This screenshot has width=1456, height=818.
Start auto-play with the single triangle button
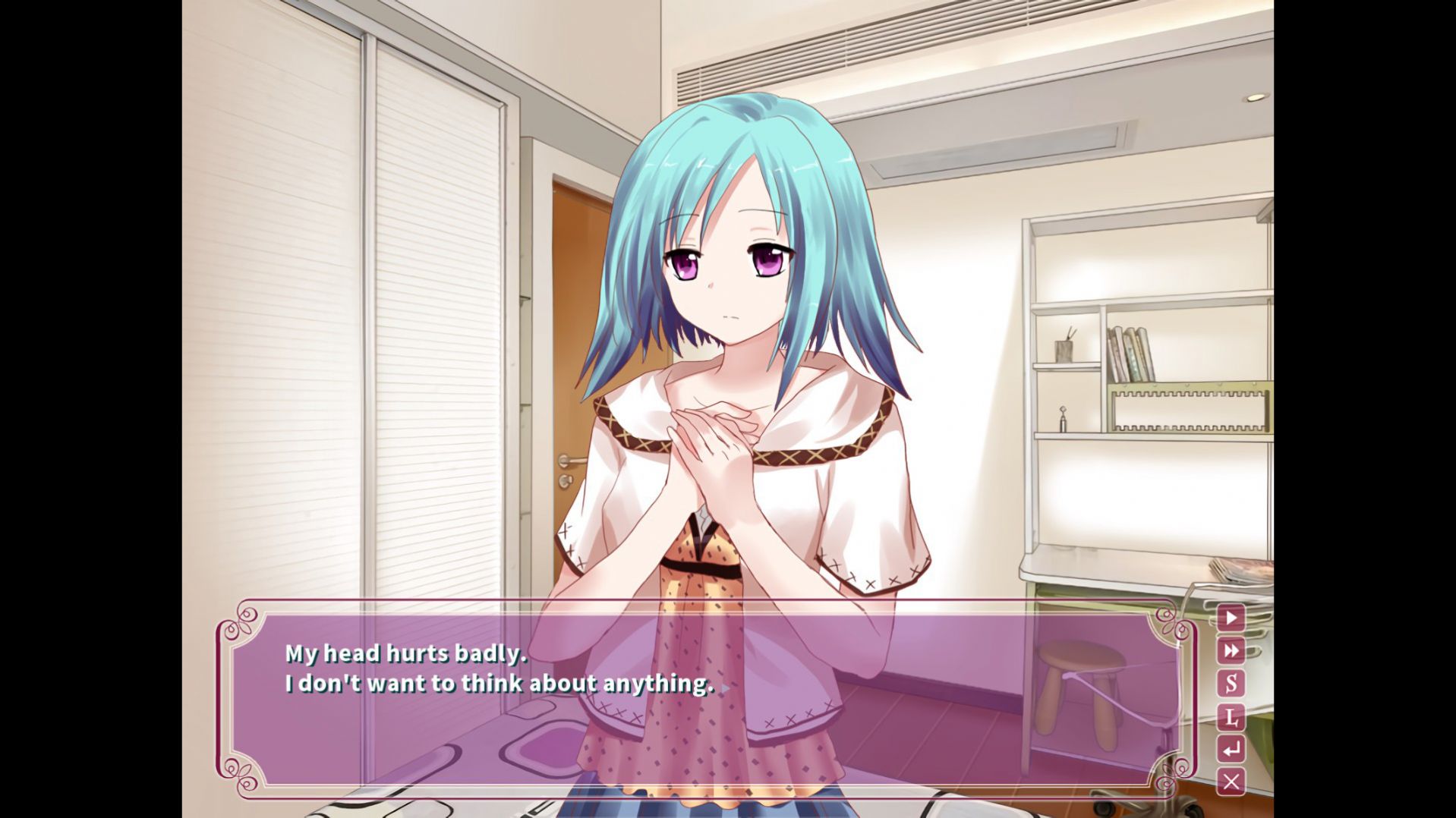coord(1231,618)
